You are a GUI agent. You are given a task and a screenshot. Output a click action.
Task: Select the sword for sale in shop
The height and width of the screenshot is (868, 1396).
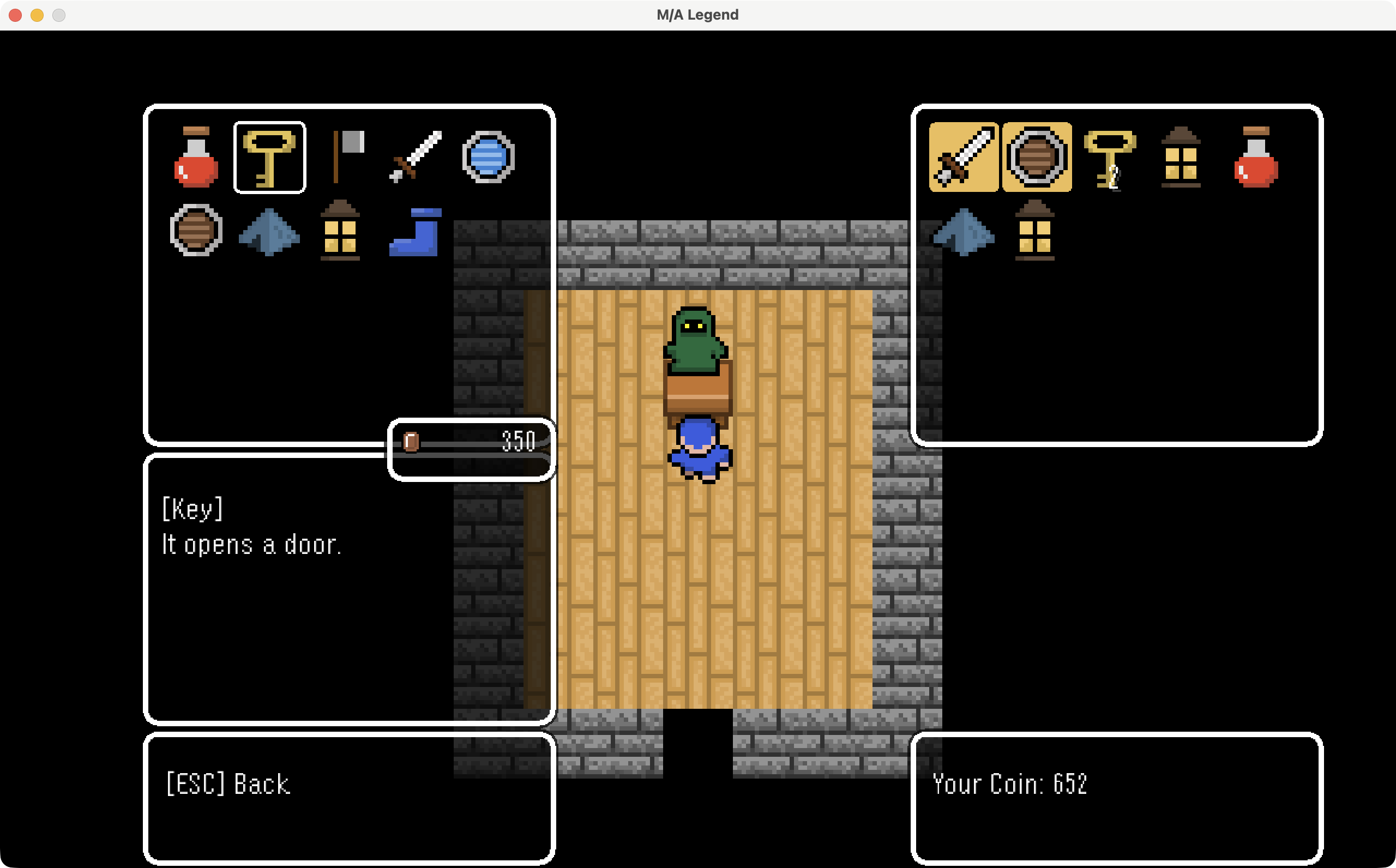pos(416,157)
